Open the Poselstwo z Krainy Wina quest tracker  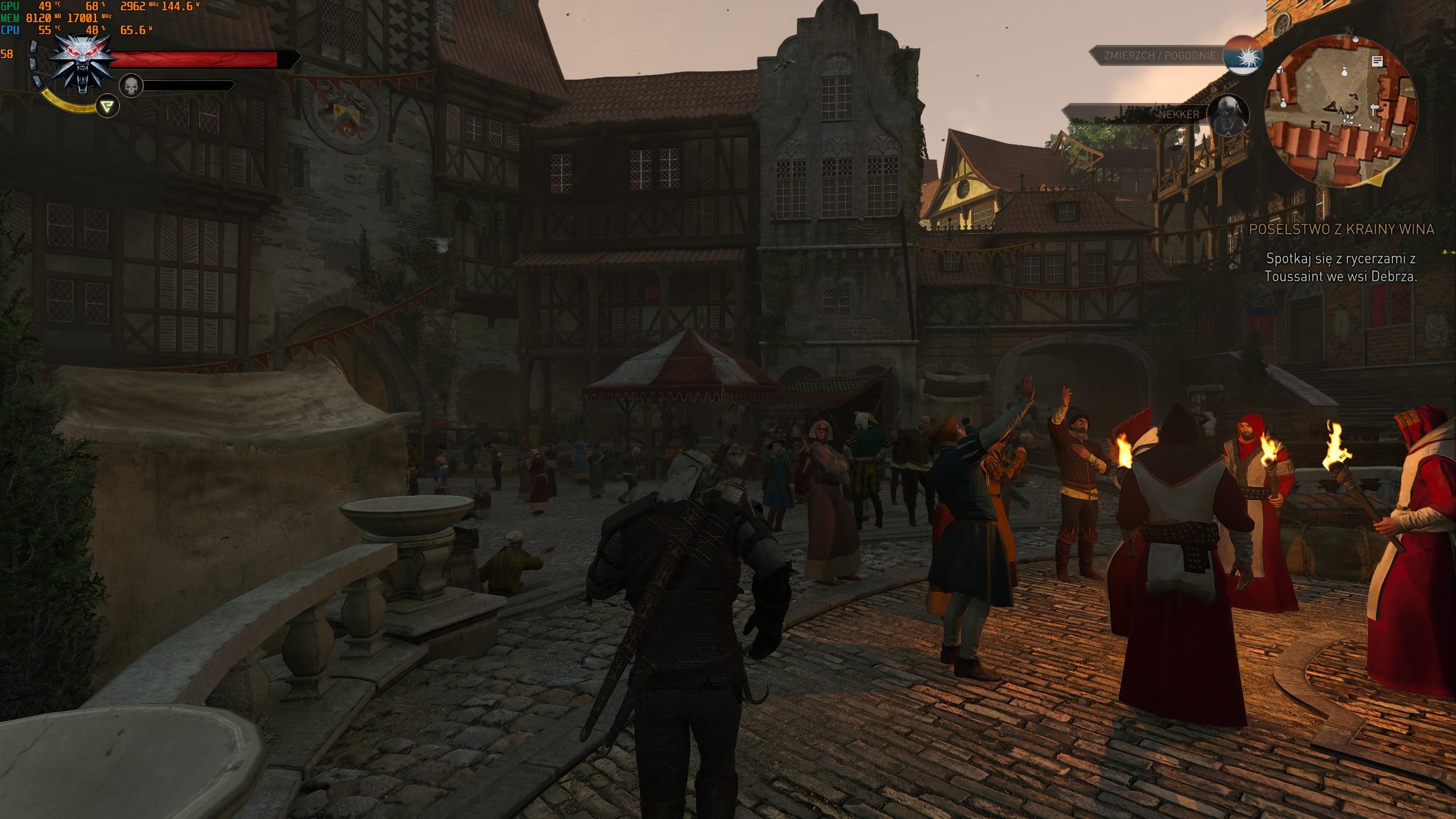tap(1341, 229)
